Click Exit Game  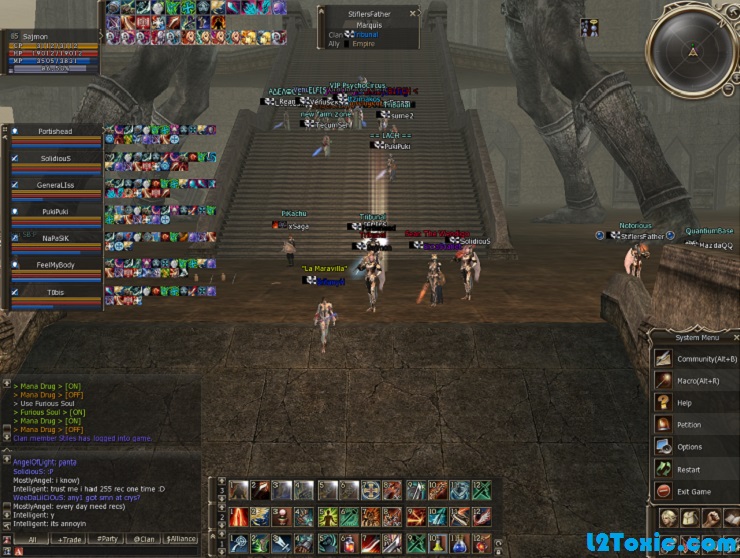[696, 491]
